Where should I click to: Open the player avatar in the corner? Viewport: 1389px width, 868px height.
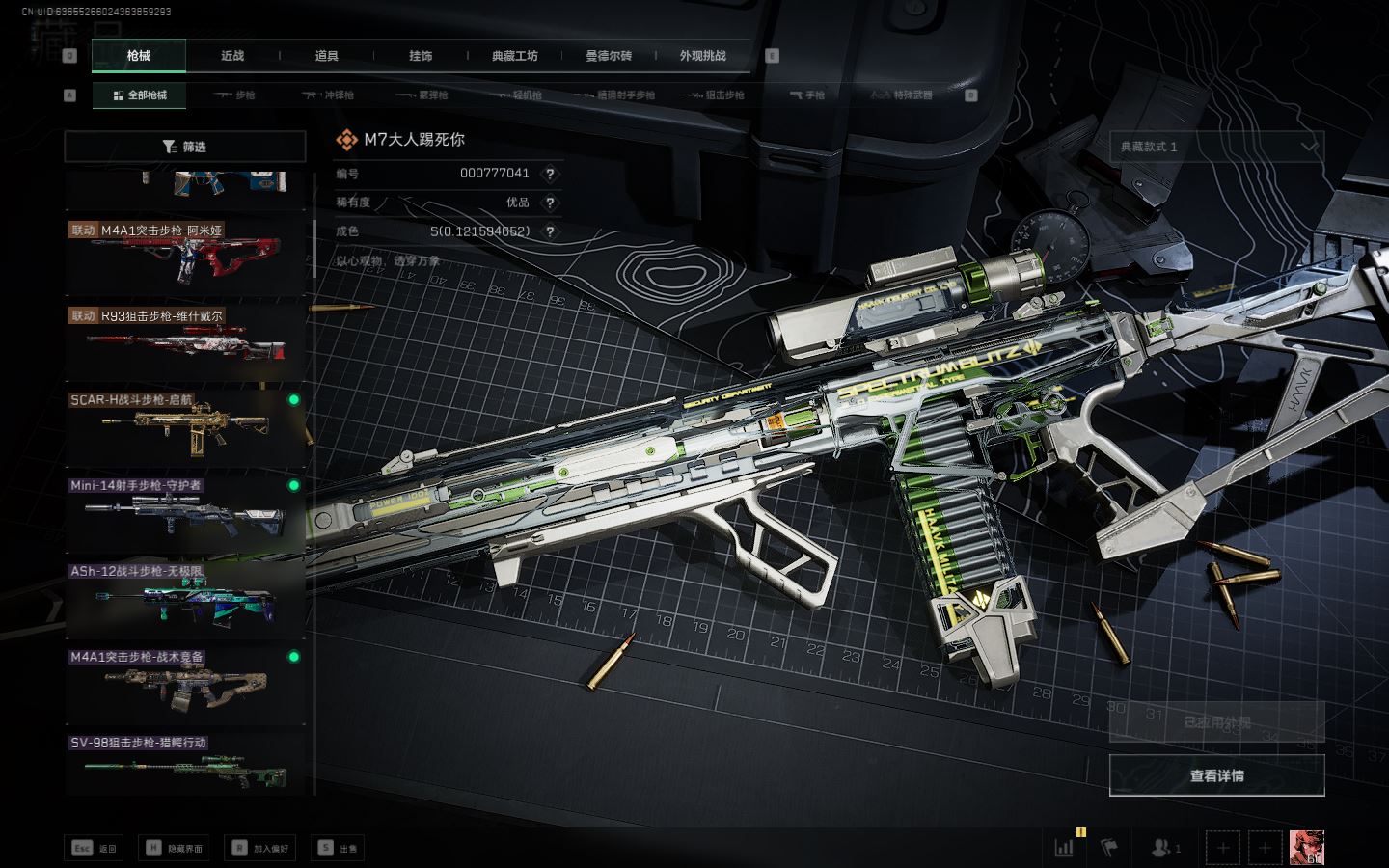coord(1306,848)
